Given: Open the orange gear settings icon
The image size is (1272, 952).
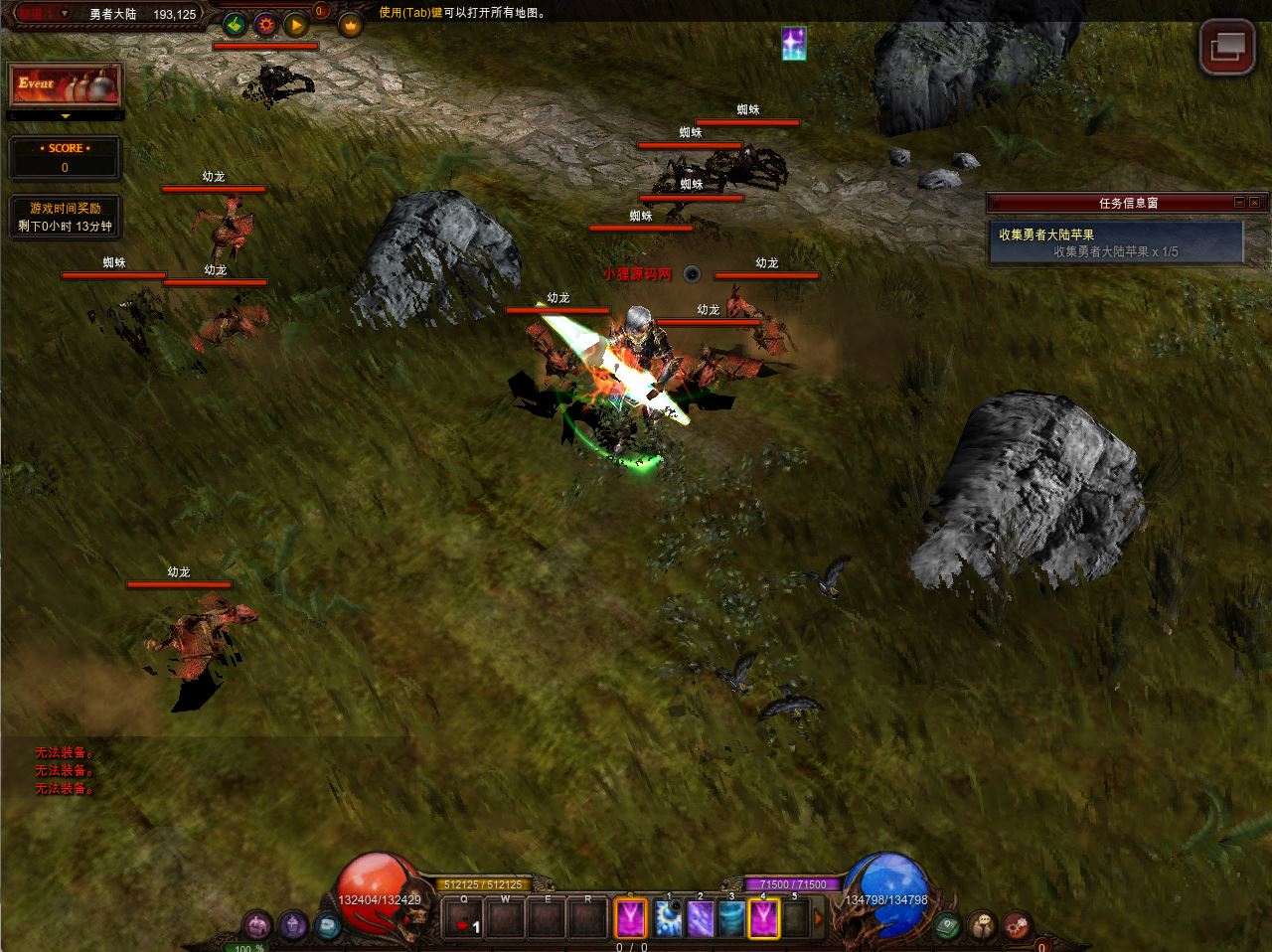Looking at the screenshot, I should point(265,24).
